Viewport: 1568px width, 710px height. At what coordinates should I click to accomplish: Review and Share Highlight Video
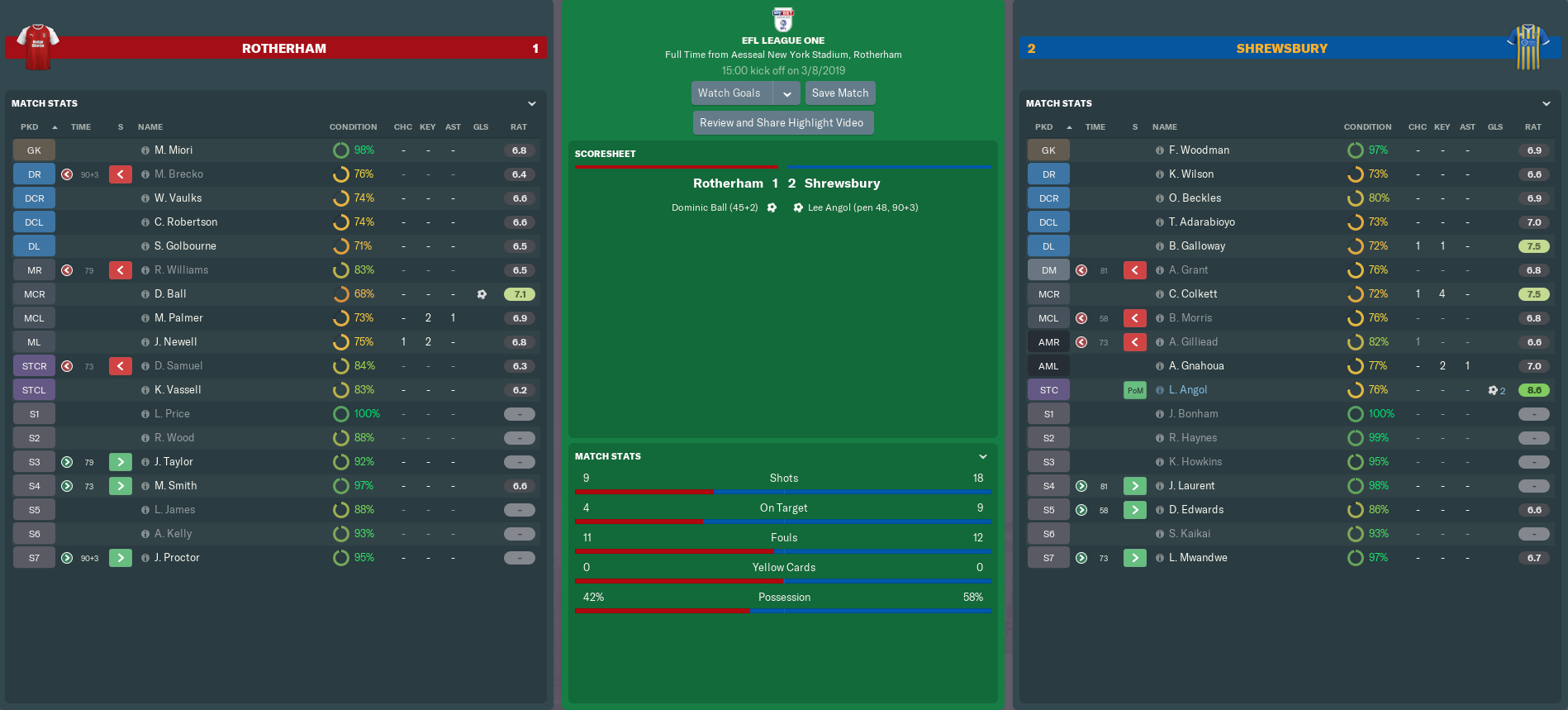point(782,123)
